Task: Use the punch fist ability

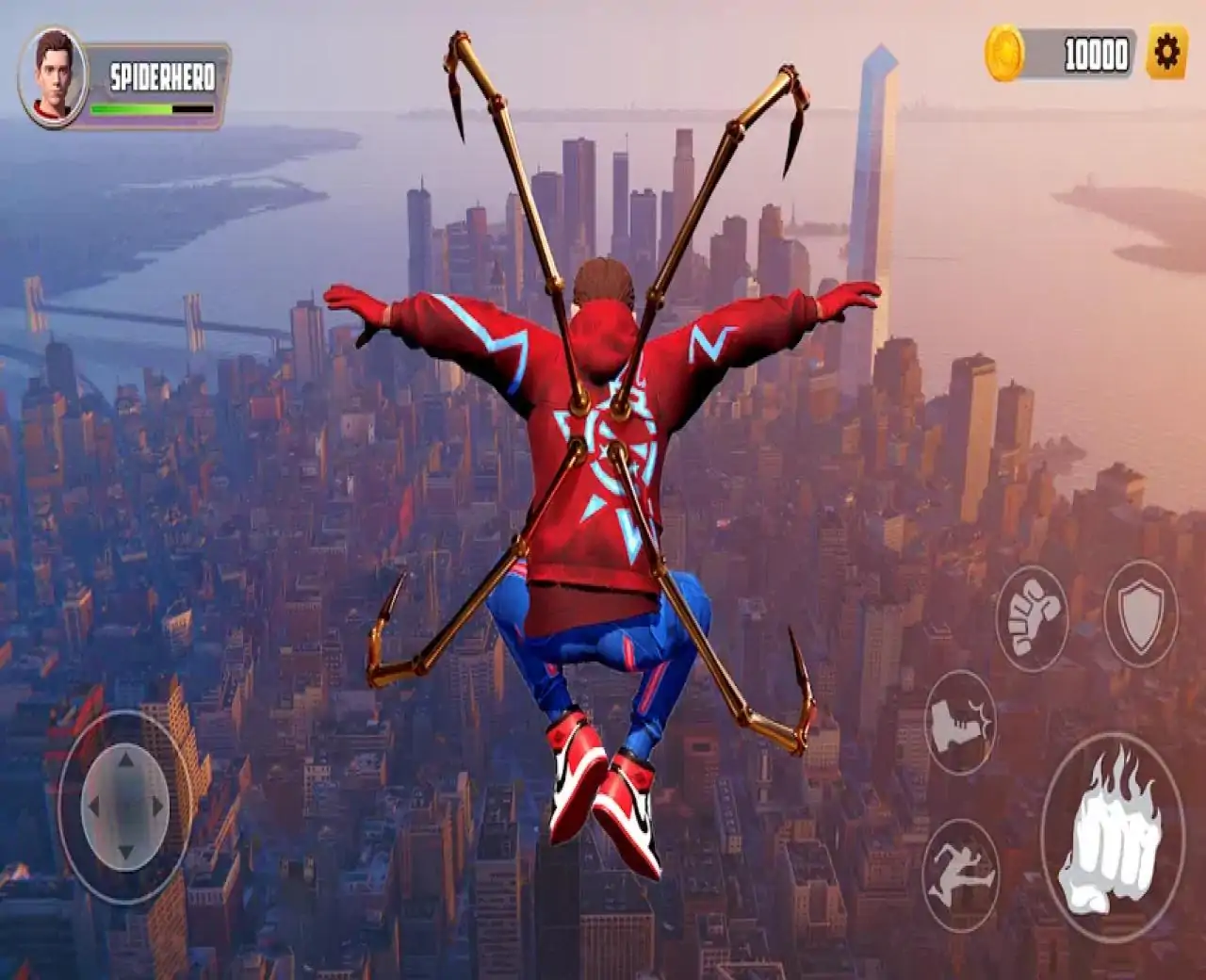Action: pyautogui.click(x=1034, y=617)
